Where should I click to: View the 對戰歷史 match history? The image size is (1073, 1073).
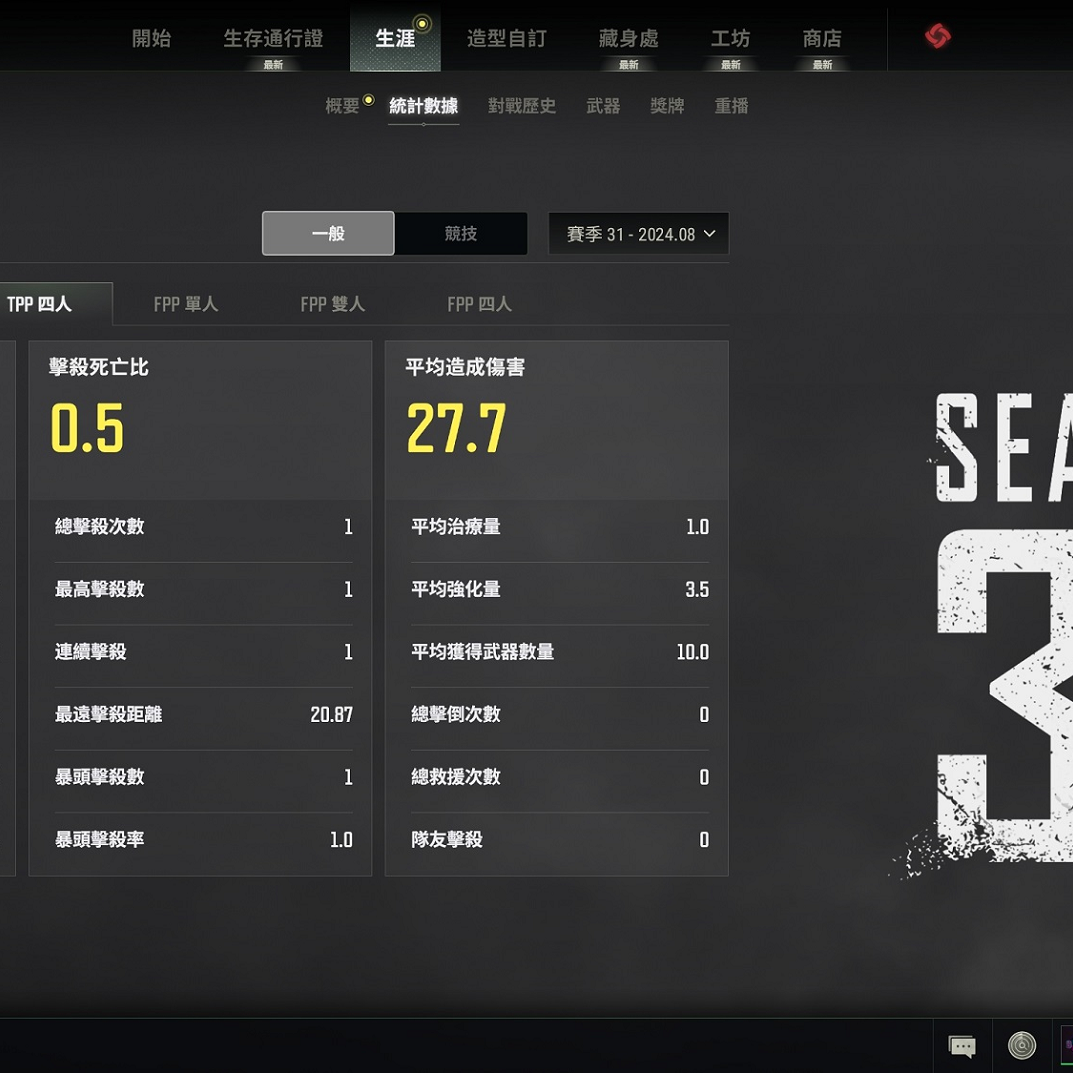[x=521, y=106]
